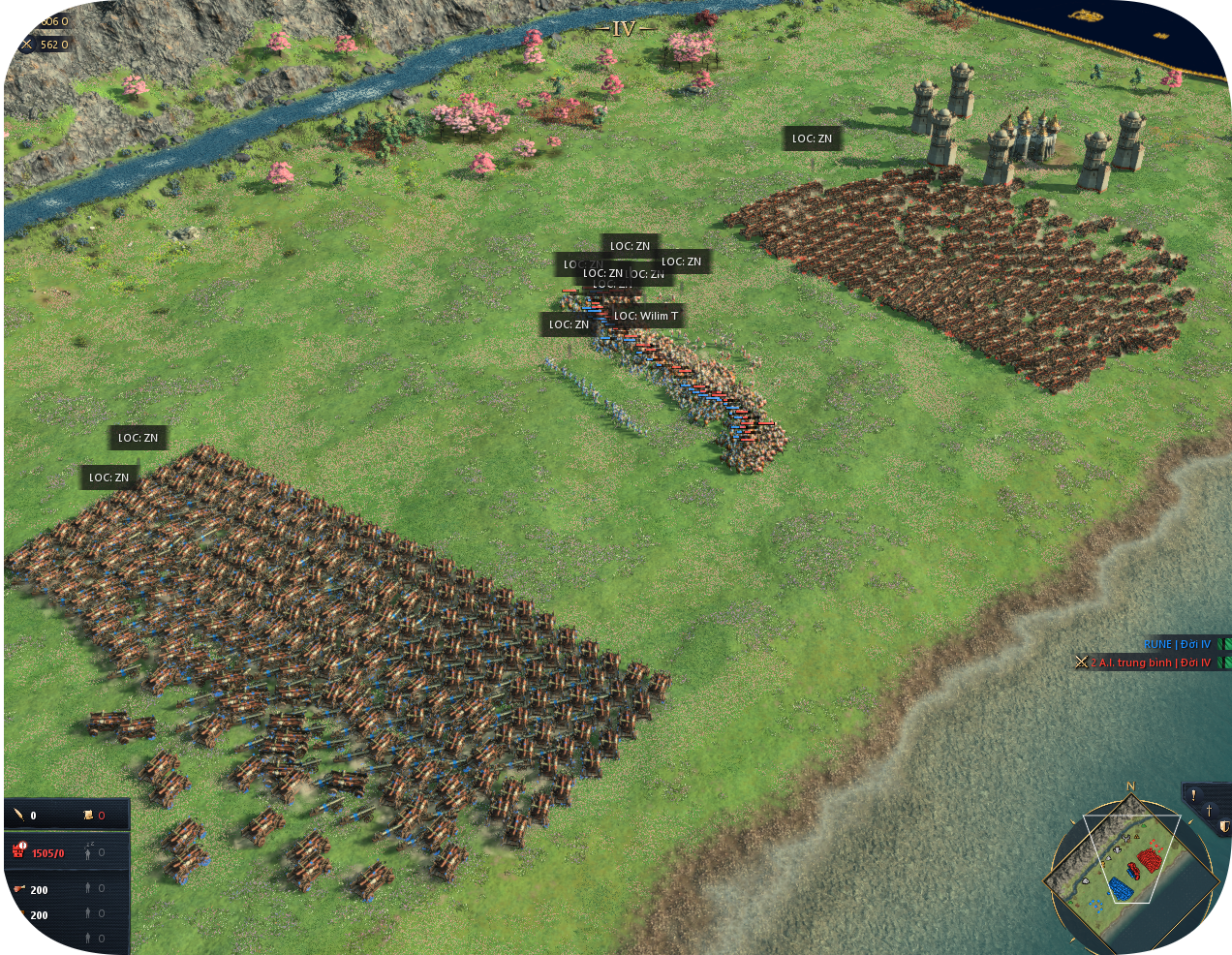Click the crossed swords military count icon
This screenshot has width=1232, height=955.
(x=26, y=45)
